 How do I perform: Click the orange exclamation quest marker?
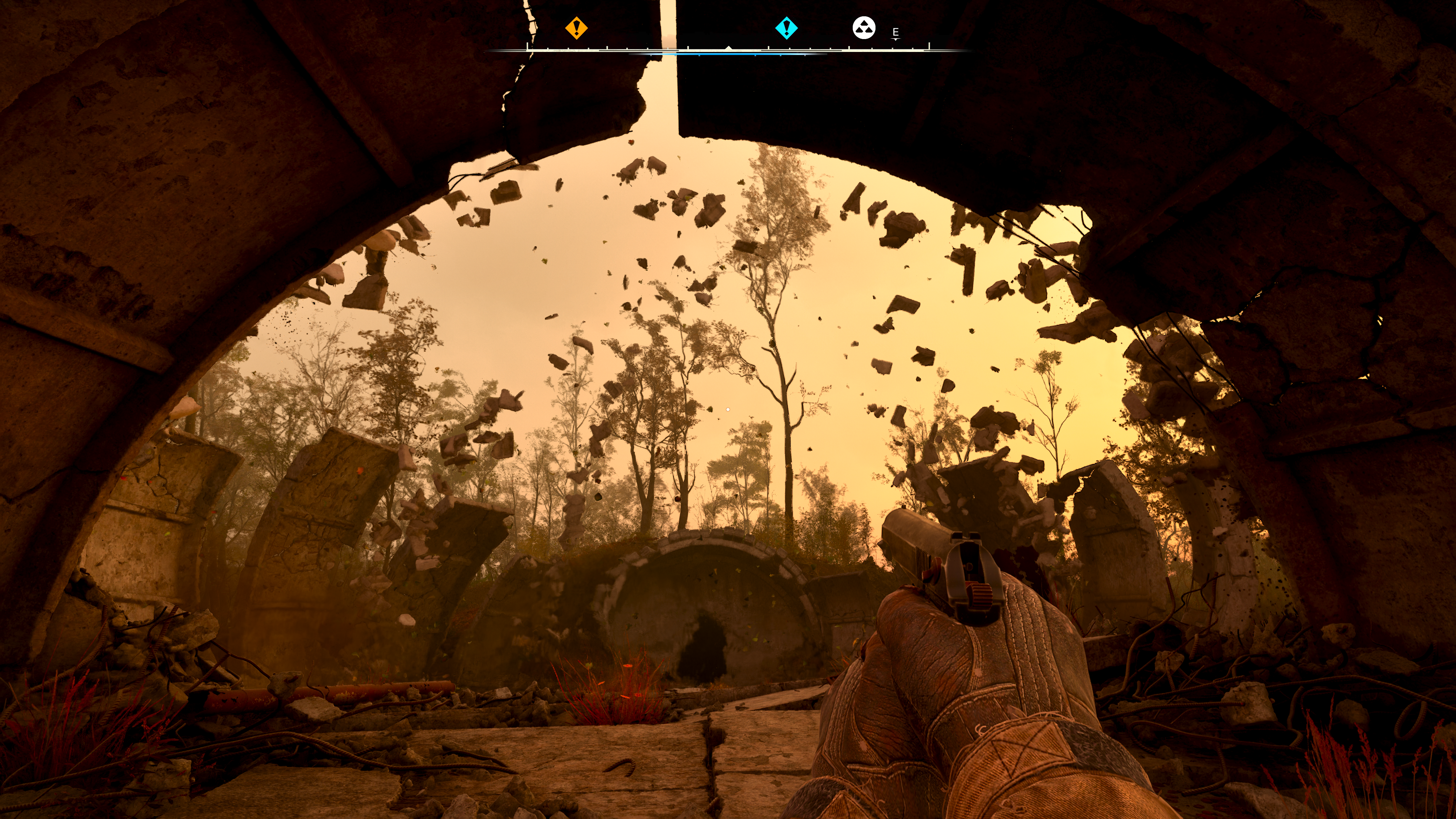pos(576,28)
